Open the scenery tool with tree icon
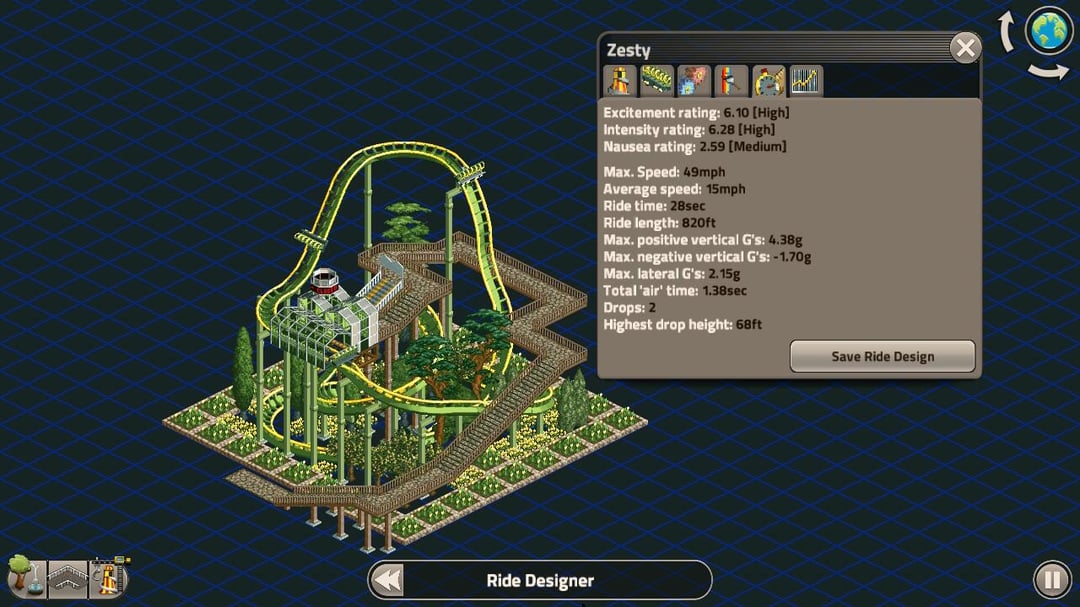The image size is (1080, 607). tap(25, 577)
